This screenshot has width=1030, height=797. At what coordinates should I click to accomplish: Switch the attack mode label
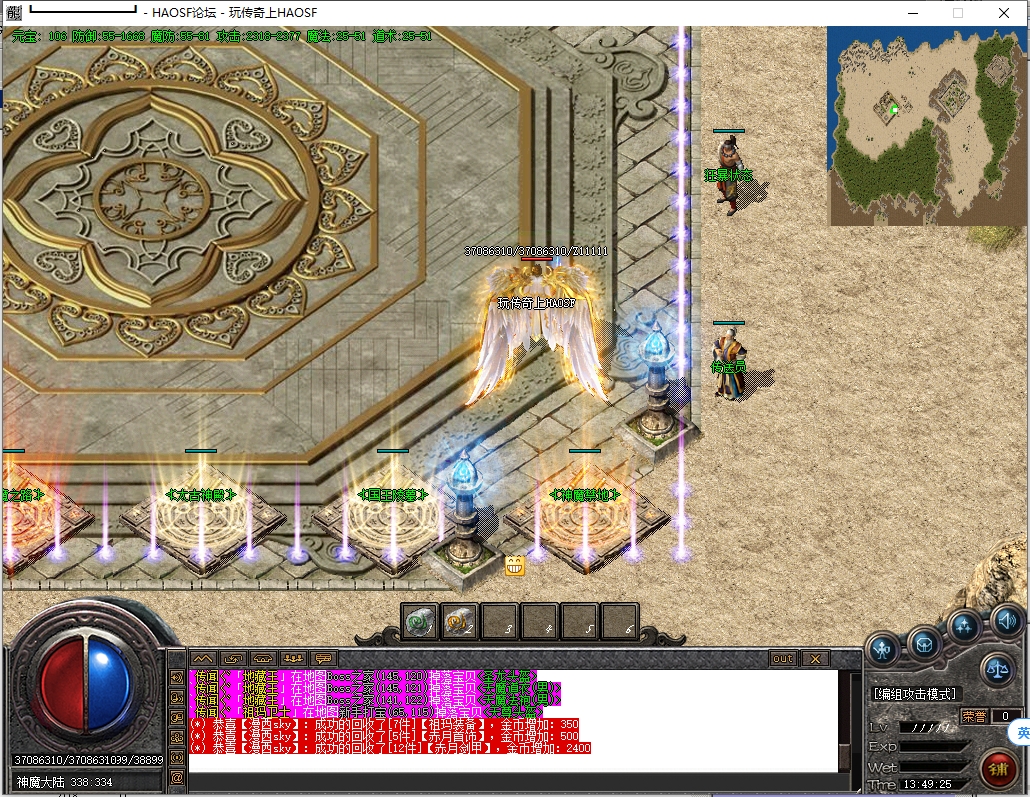coord(914,693)
